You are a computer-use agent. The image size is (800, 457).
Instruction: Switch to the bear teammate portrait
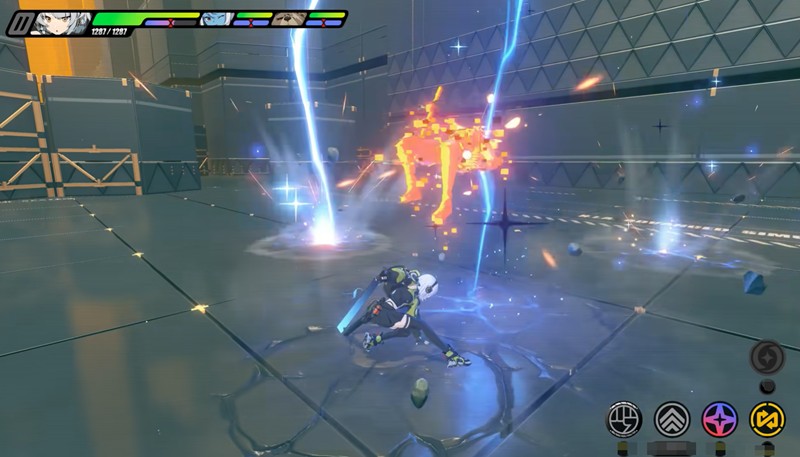click(289, 19)
